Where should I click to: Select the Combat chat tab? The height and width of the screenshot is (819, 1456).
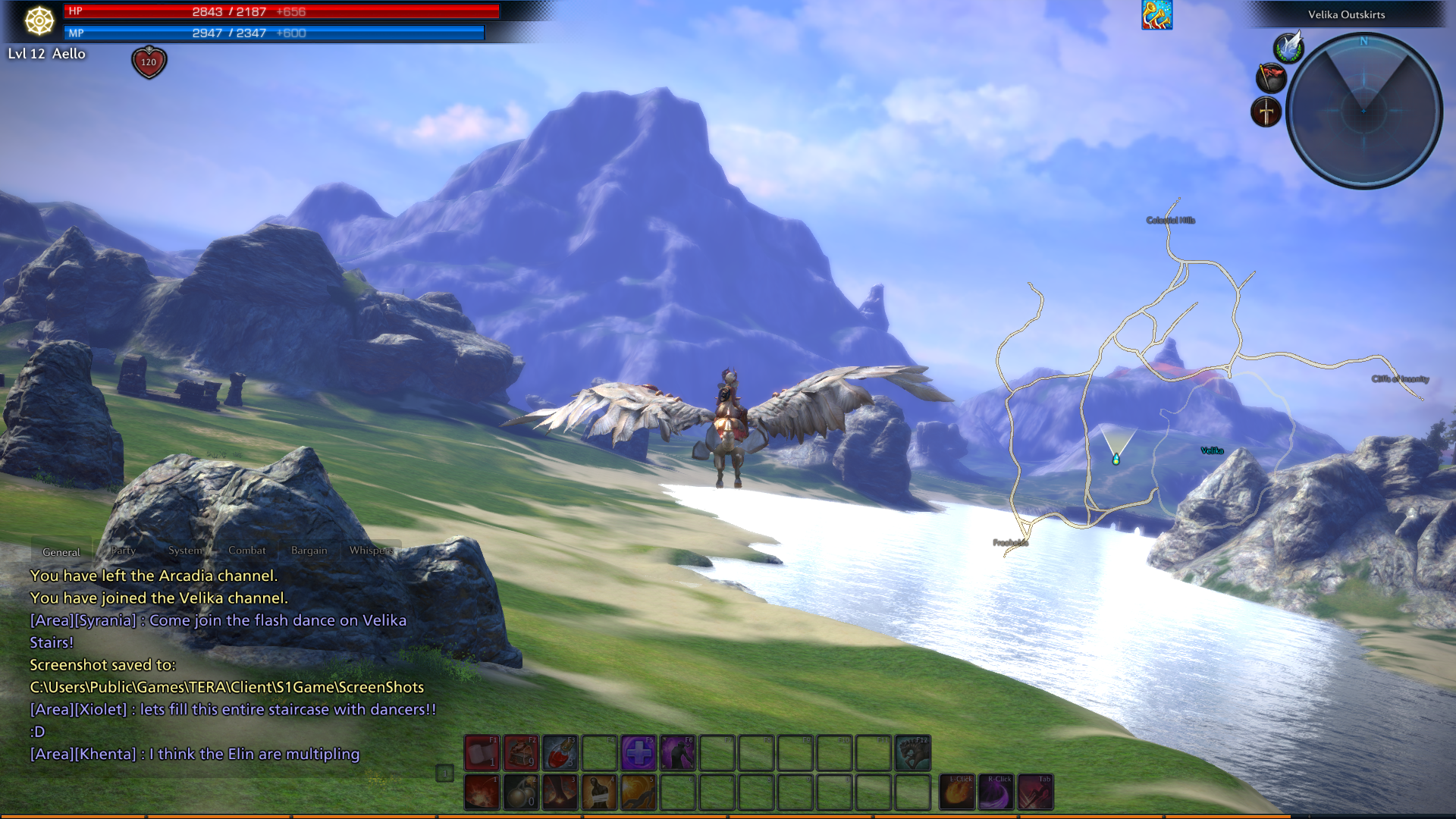click(x=247, y=550)
